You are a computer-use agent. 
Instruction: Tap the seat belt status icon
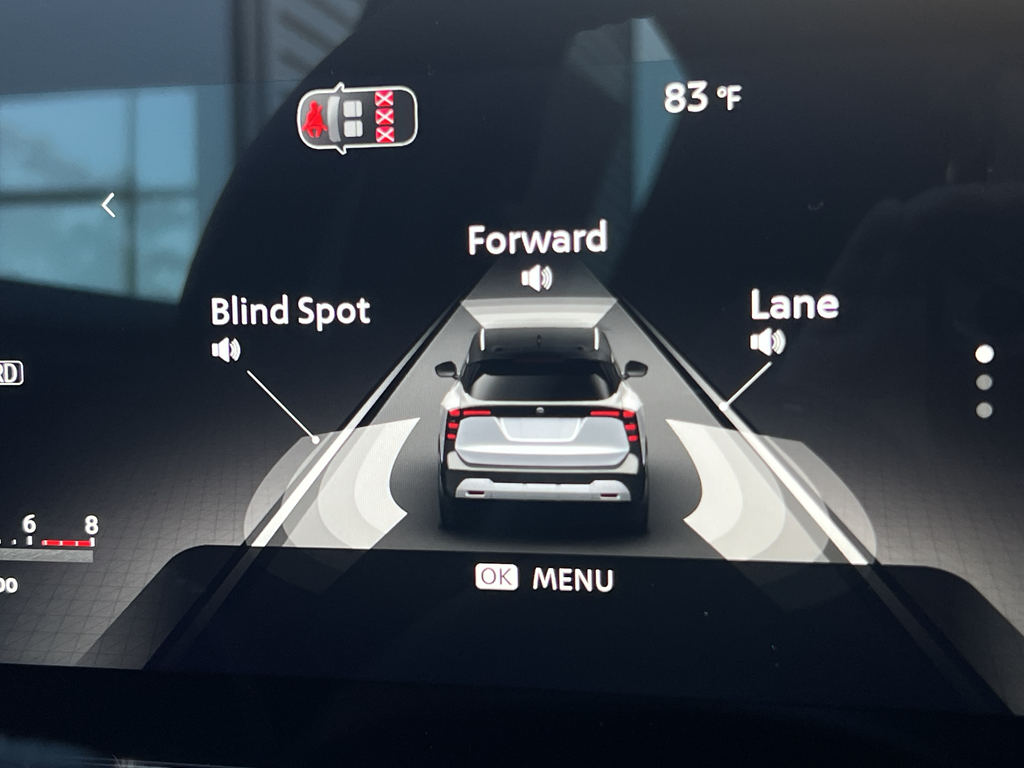point(357,118)
